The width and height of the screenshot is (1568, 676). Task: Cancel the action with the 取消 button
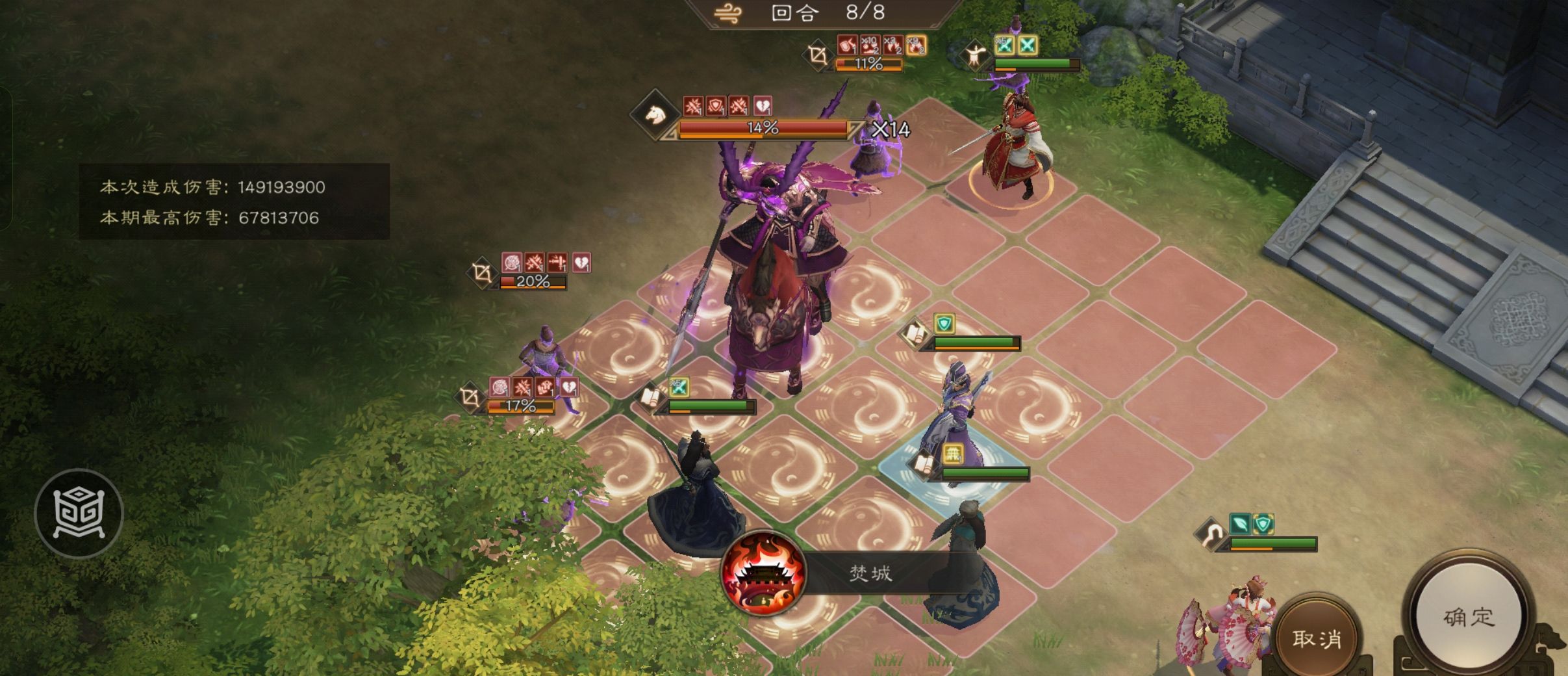point(1317,639)
